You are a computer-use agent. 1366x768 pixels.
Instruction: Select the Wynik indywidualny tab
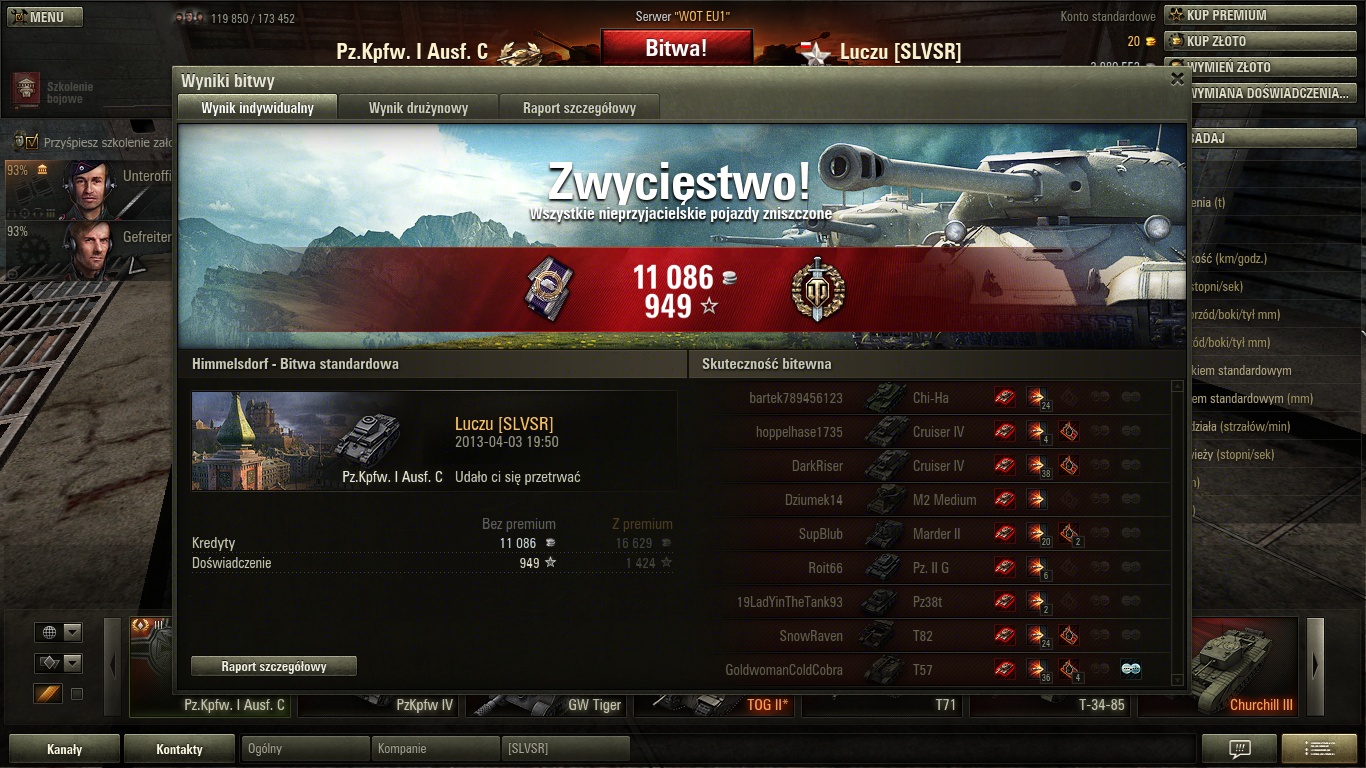257,108
